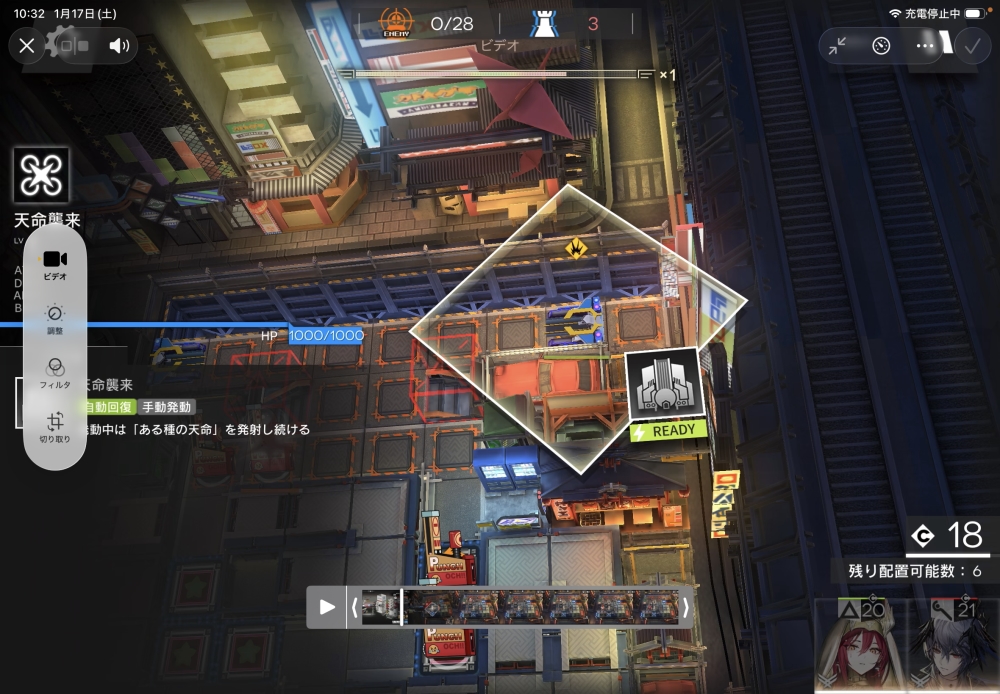
Task: Close the video editor with the X
Action: click(27, 45)
